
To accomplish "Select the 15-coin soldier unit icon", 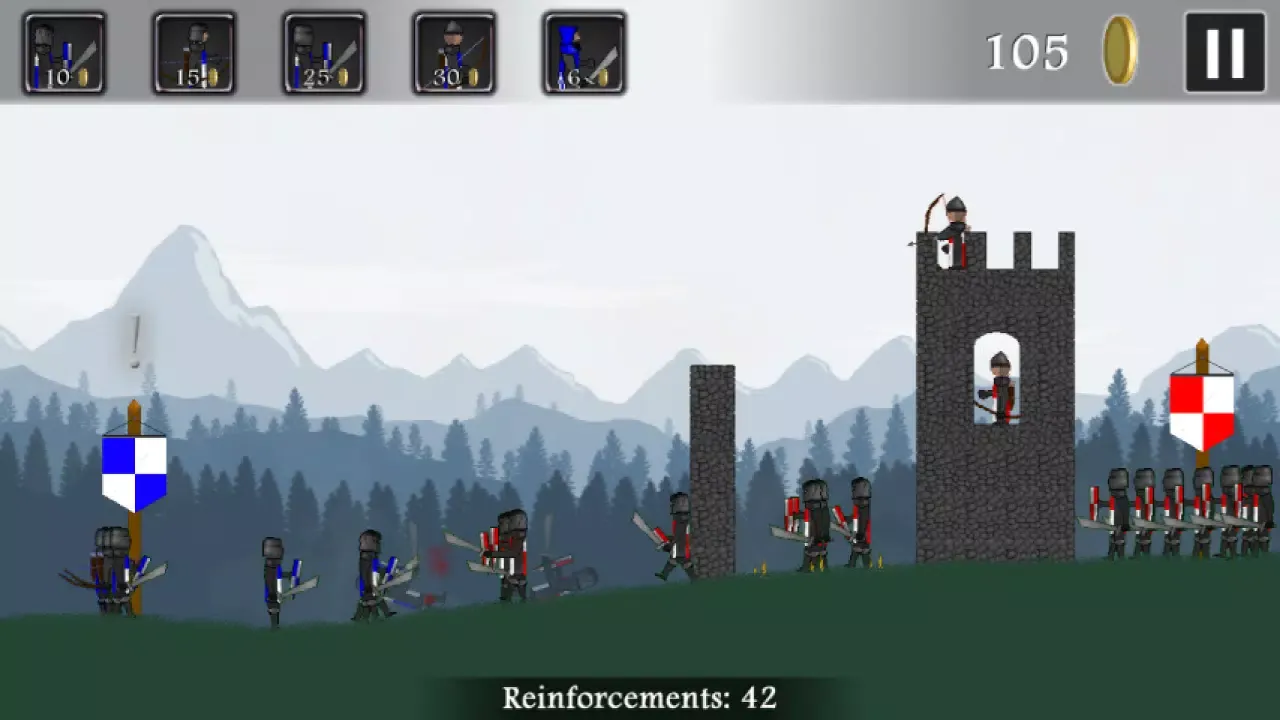I will 193,52.
